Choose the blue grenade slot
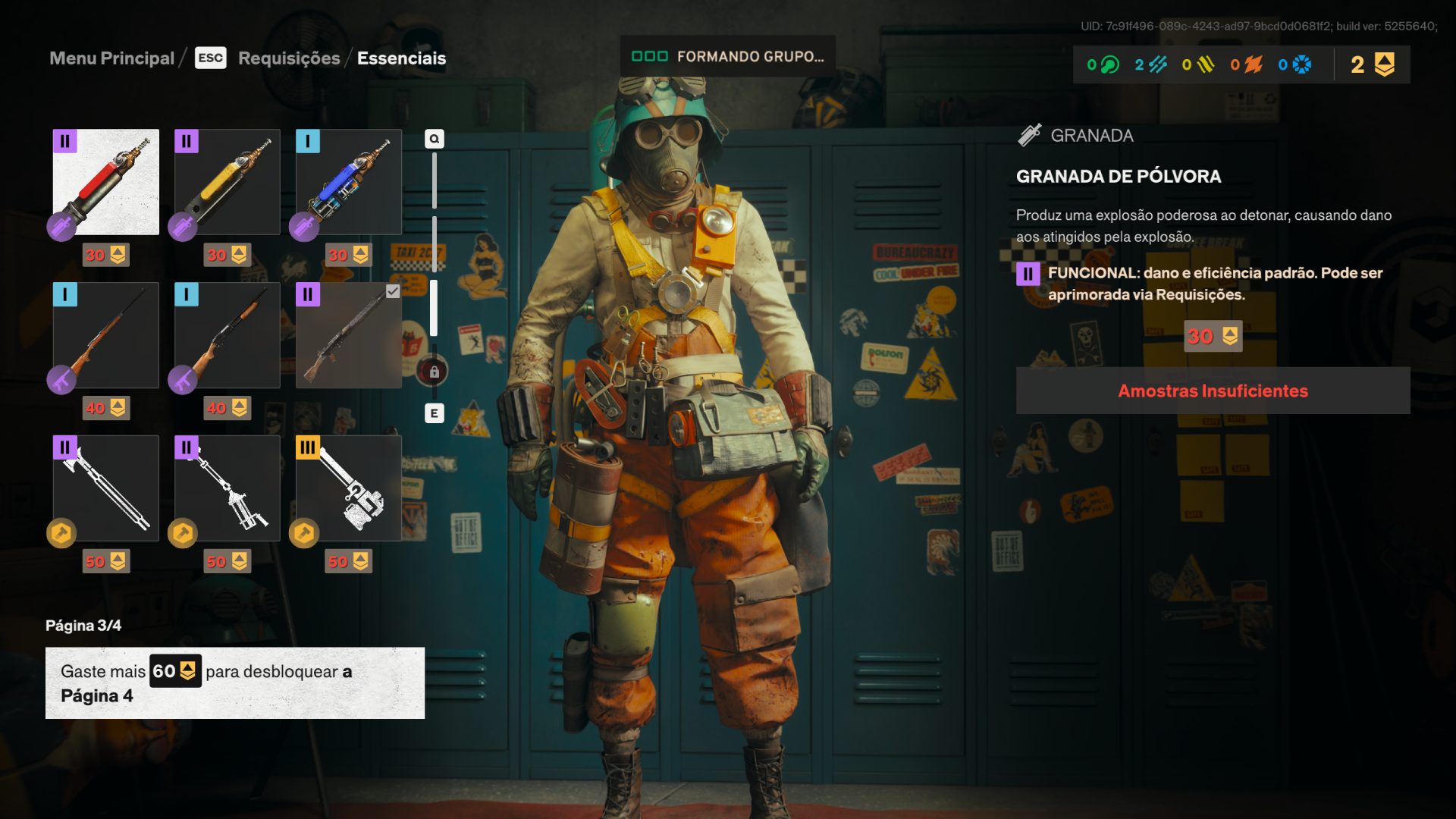 pos(349,182)
